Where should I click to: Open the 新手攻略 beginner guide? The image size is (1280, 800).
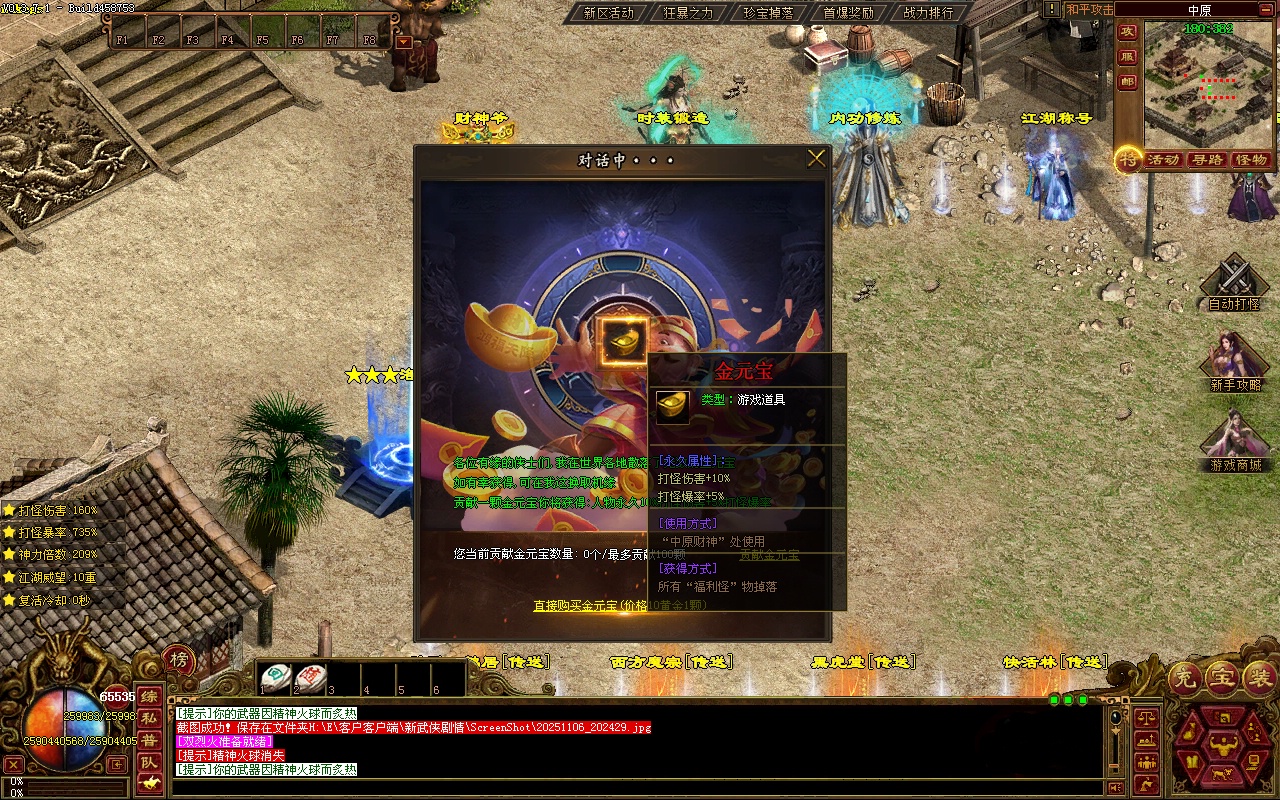click(1235, 362)
